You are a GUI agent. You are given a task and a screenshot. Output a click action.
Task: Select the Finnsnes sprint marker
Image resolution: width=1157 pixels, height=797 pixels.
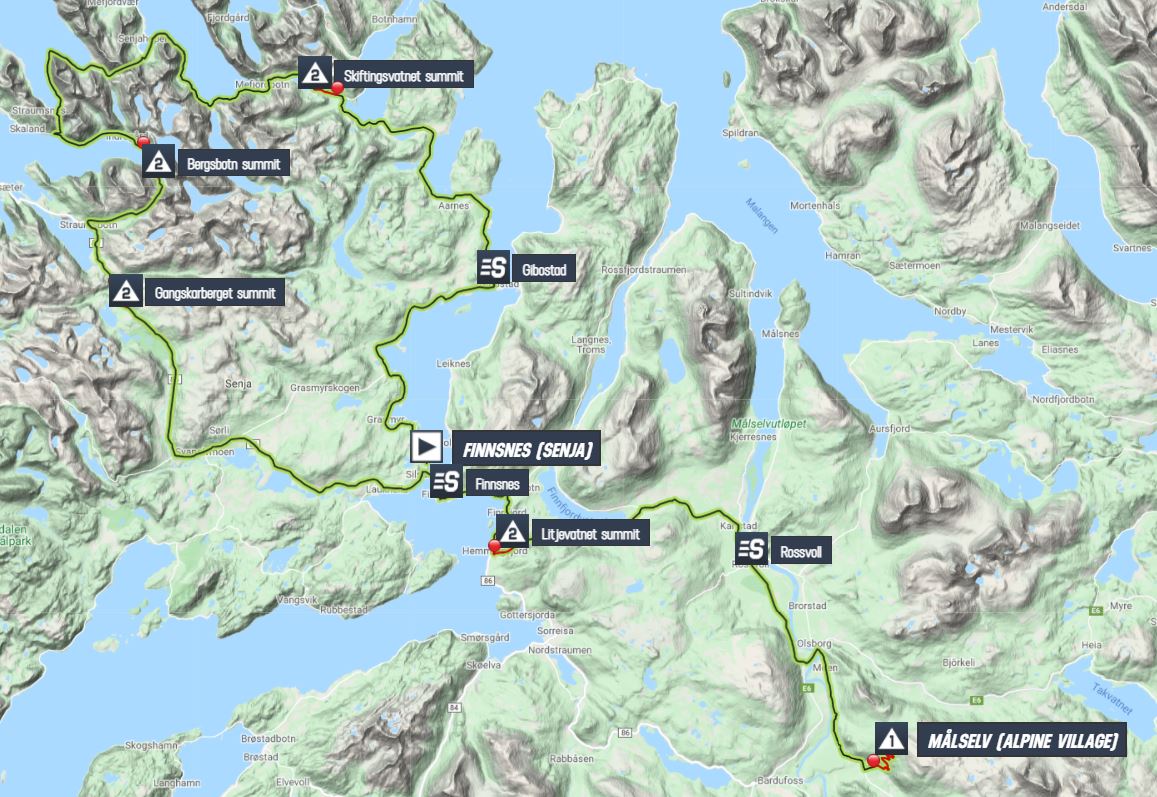tap(448, 484)
